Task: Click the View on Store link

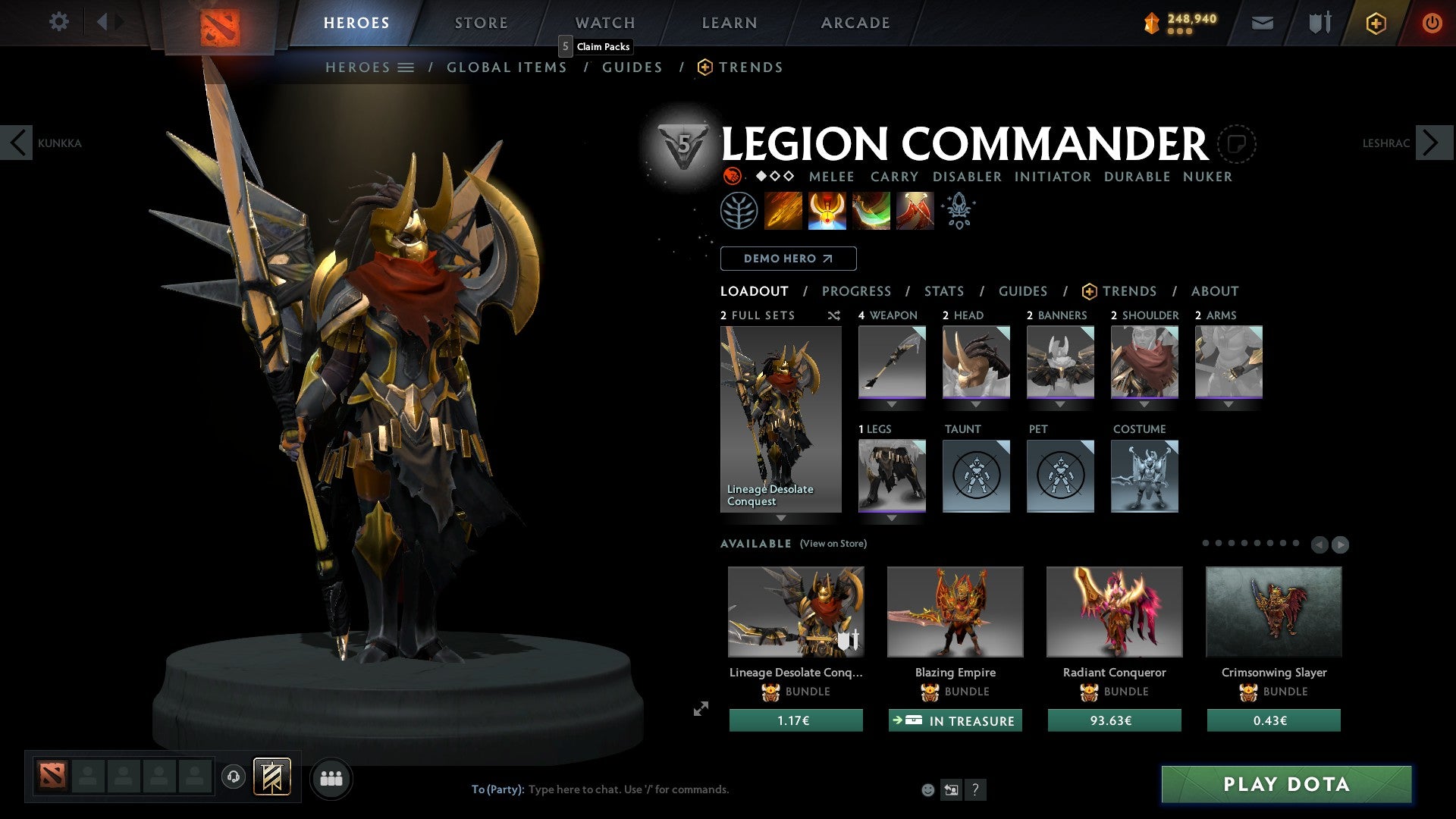Action: coord(833,544)
